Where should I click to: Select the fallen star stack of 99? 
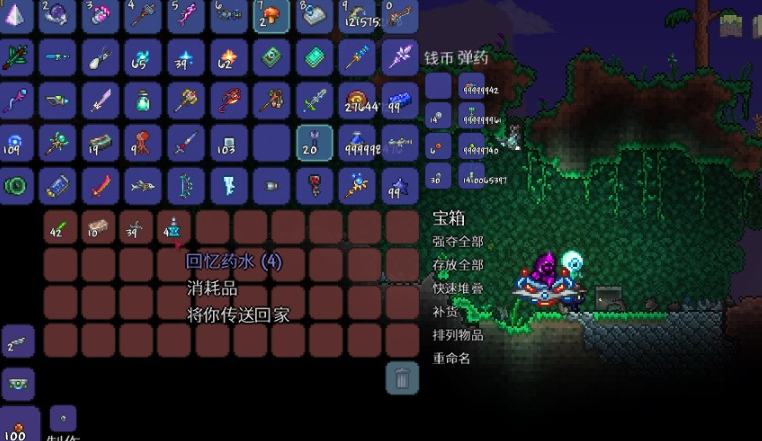click(400, 186)
